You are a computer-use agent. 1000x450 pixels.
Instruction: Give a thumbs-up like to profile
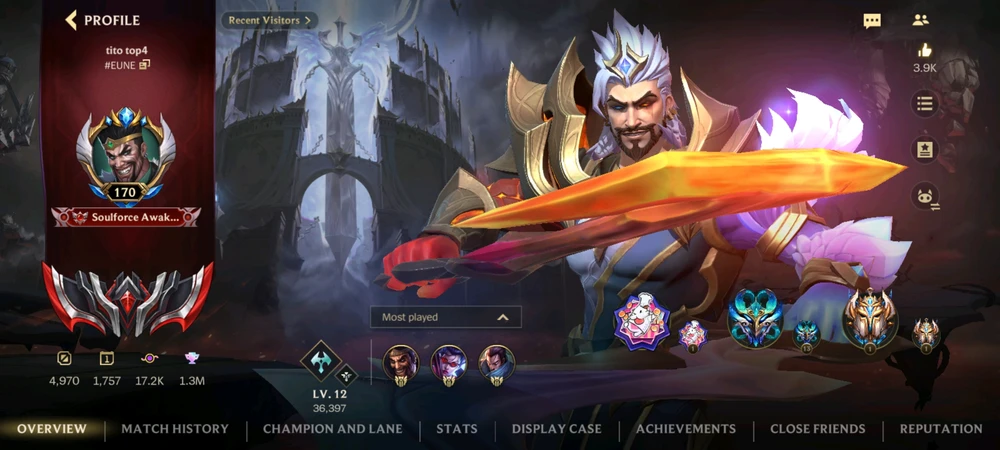click(924, 50)
